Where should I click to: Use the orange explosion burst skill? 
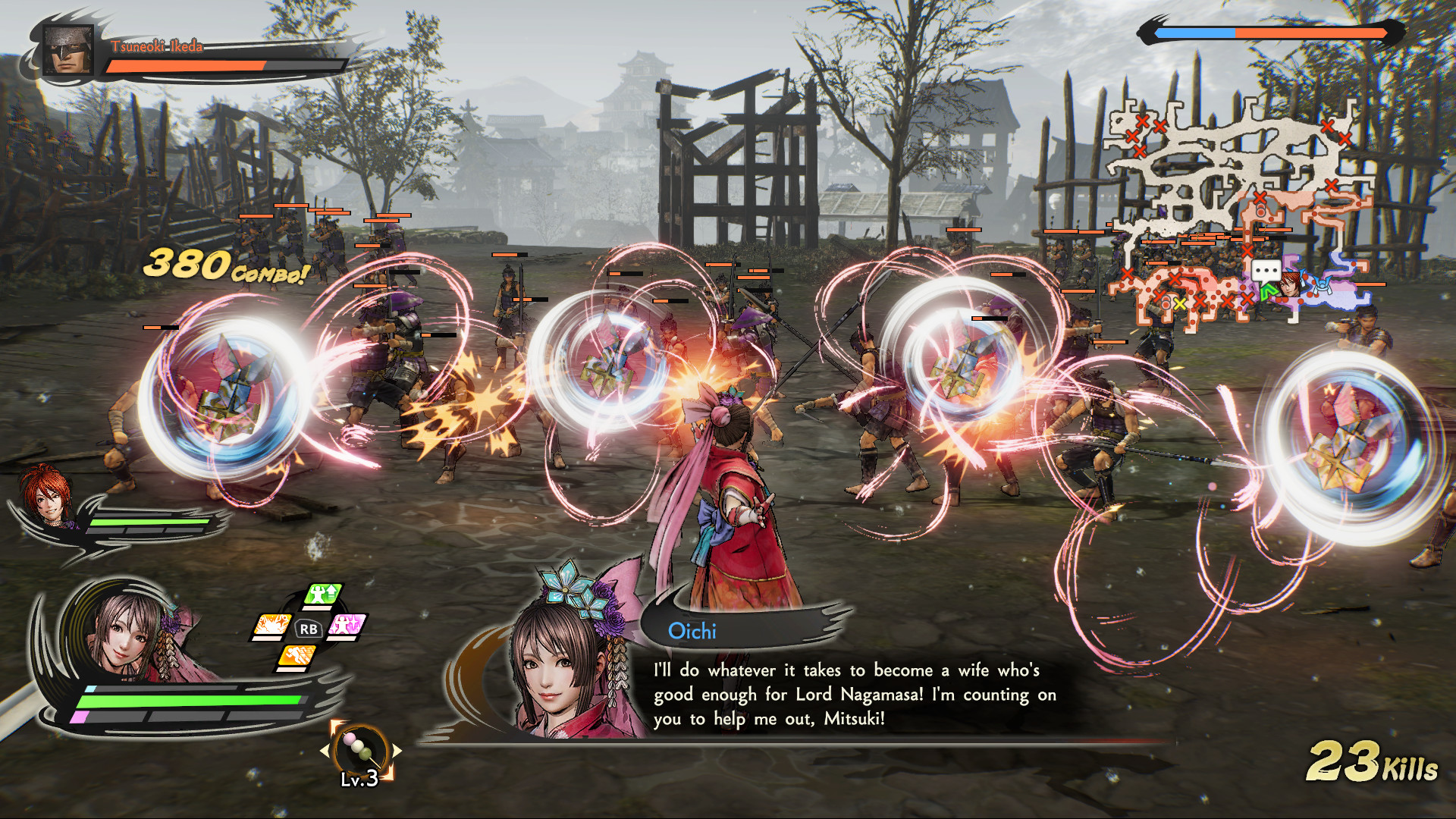point(271,626)
